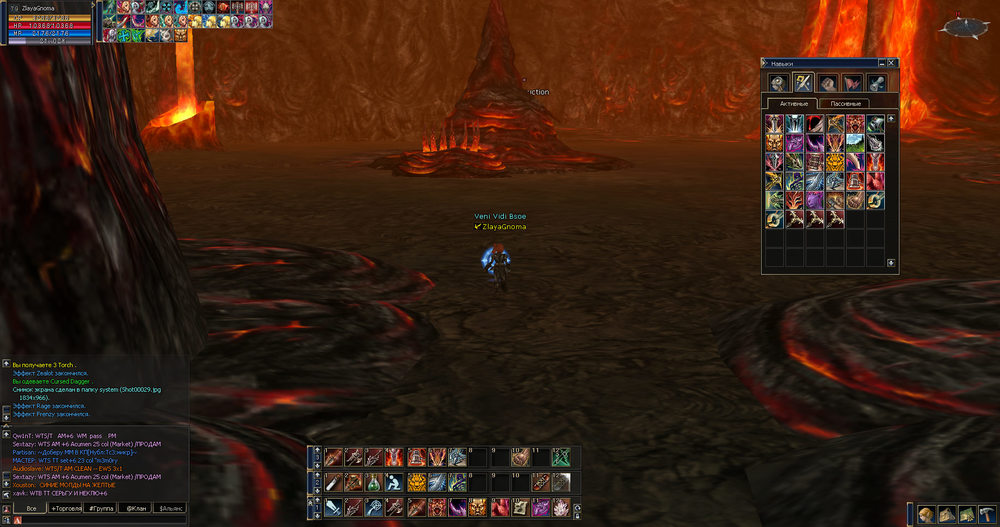1000x527 pixels.
Task: Switch chat to the #Группа tab
Action: pos(103,509)
